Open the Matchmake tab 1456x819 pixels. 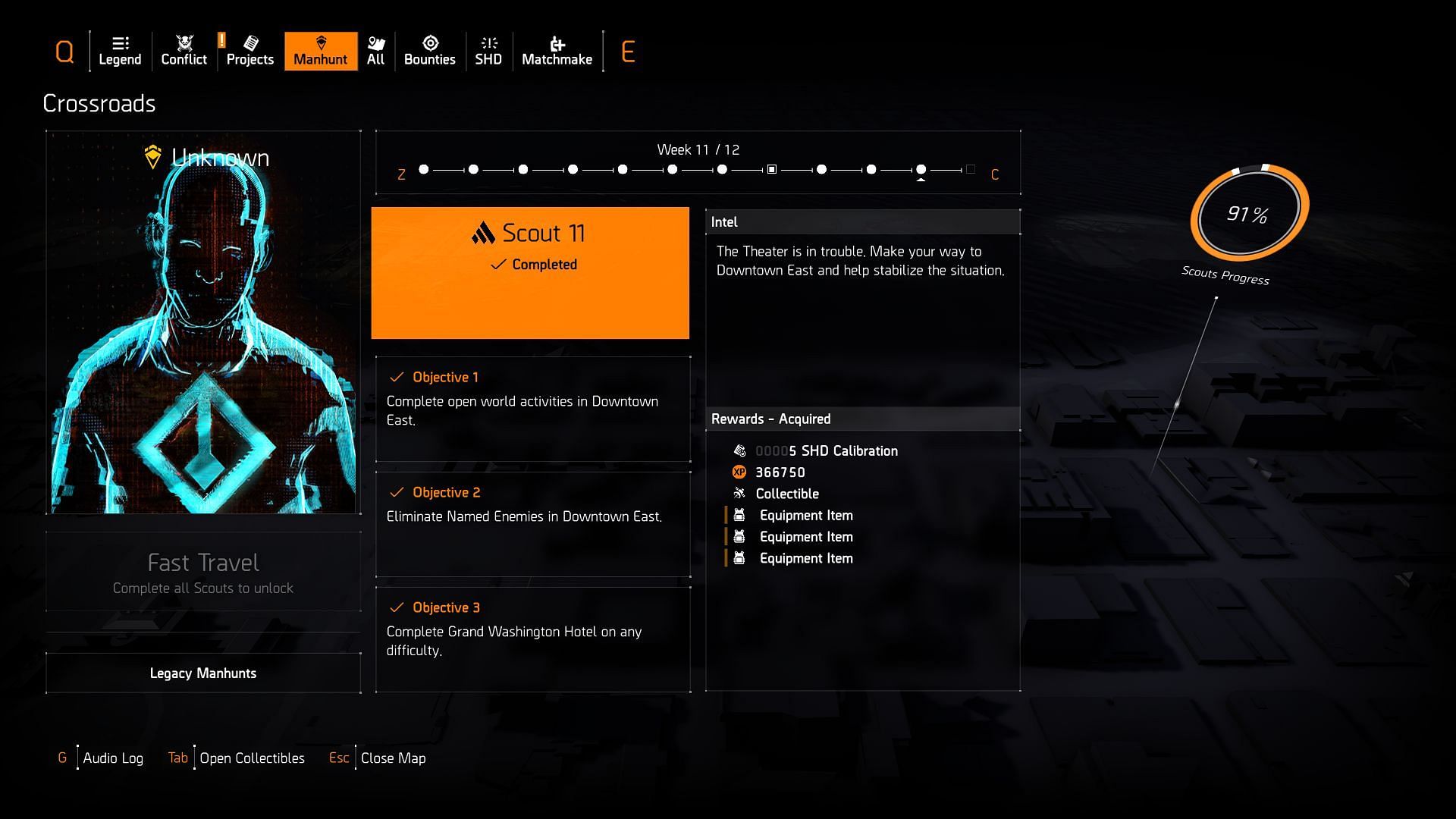[557, 51]
